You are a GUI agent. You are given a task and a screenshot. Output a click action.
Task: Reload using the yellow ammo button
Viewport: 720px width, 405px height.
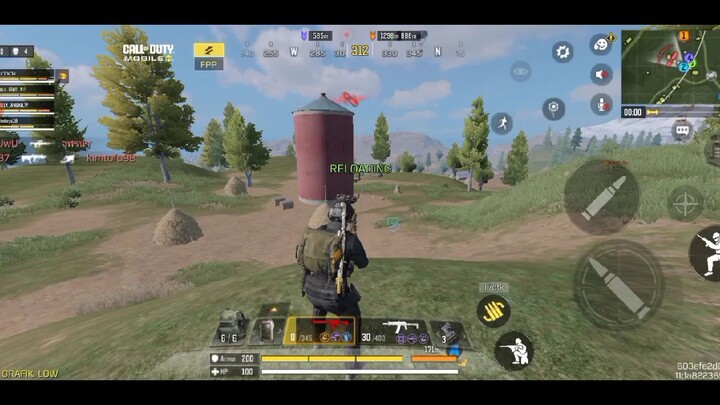(493, 310)
